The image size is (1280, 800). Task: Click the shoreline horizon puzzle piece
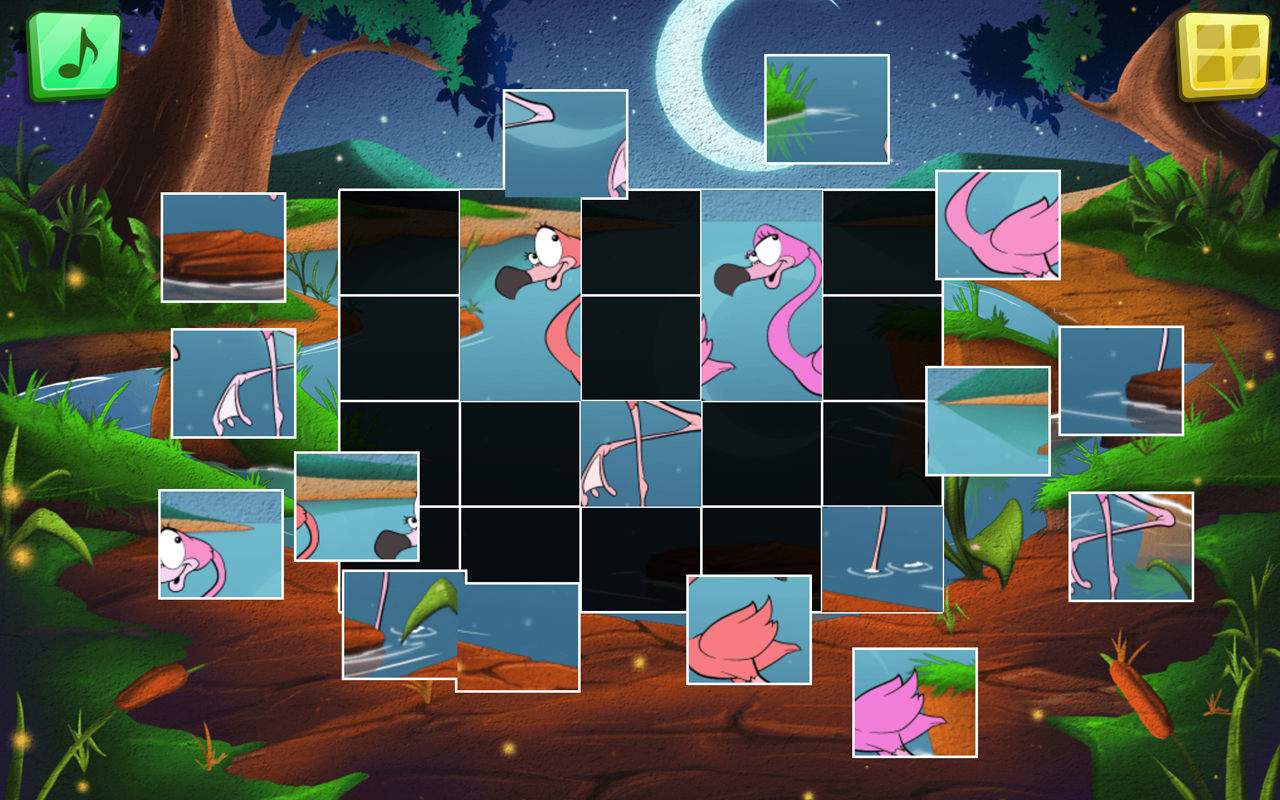(x=355, y=505)
